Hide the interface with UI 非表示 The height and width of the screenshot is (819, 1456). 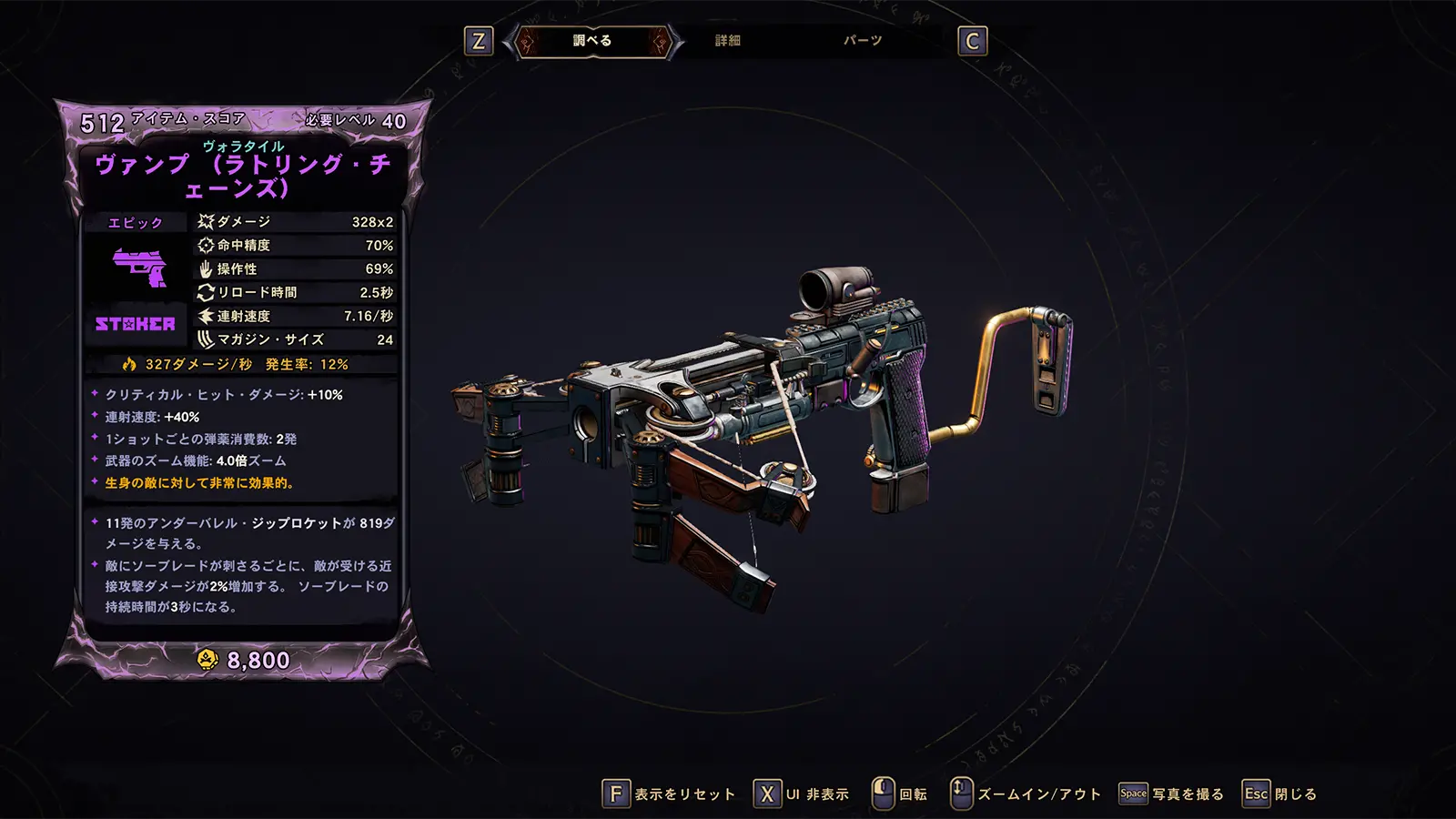click(802, 794)
